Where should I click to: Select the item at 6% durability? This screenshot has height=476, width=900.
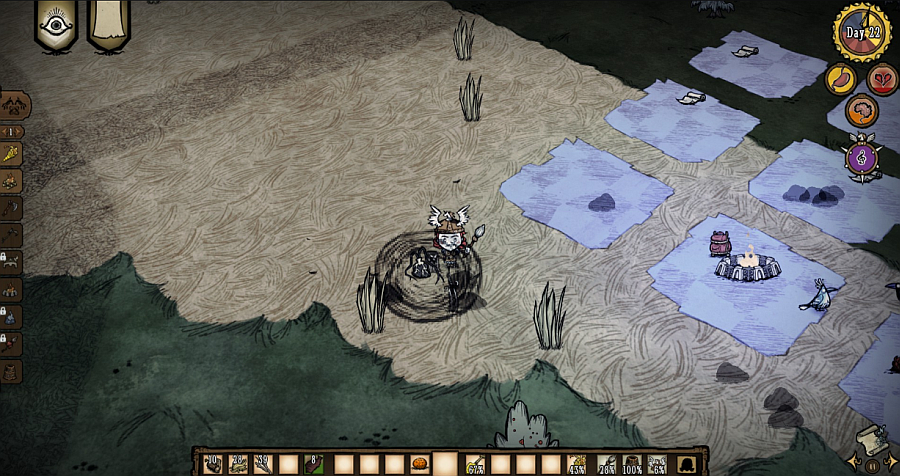[x=657, y=465]
